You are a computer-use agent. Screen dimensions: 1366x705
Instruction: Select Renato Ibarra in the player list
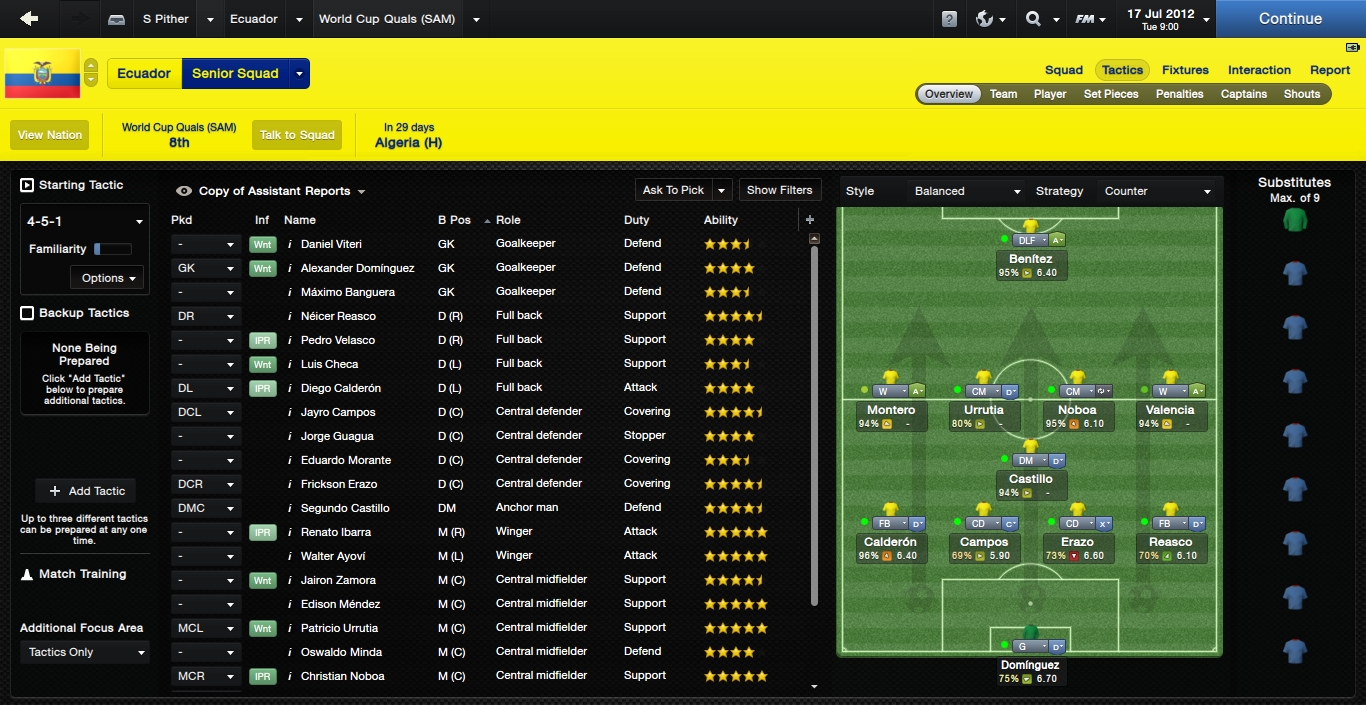tap(336, 532)
